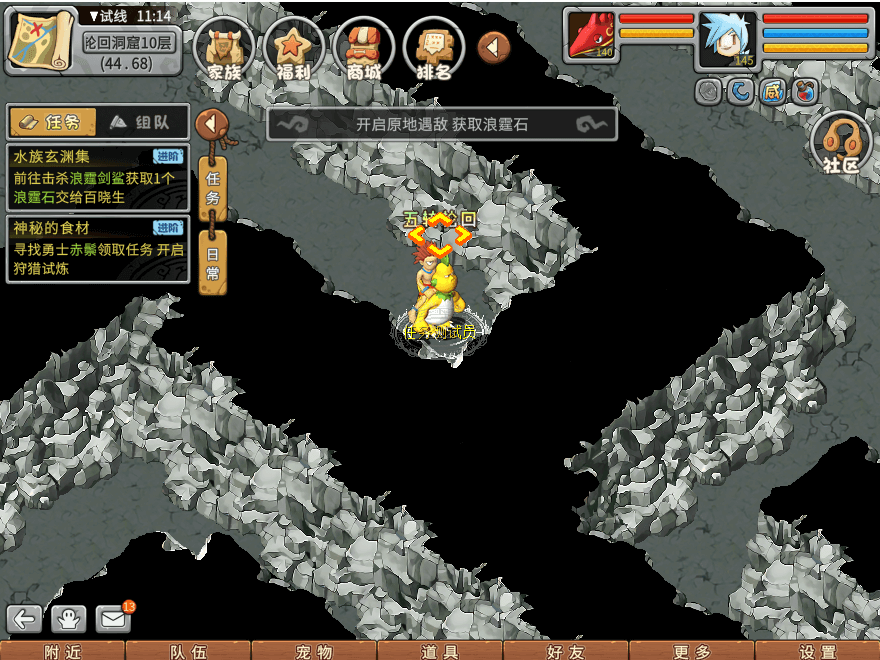The image size is (880, 660).
Task: Select the red dragon pet portrait
Action: coord(593,36)
